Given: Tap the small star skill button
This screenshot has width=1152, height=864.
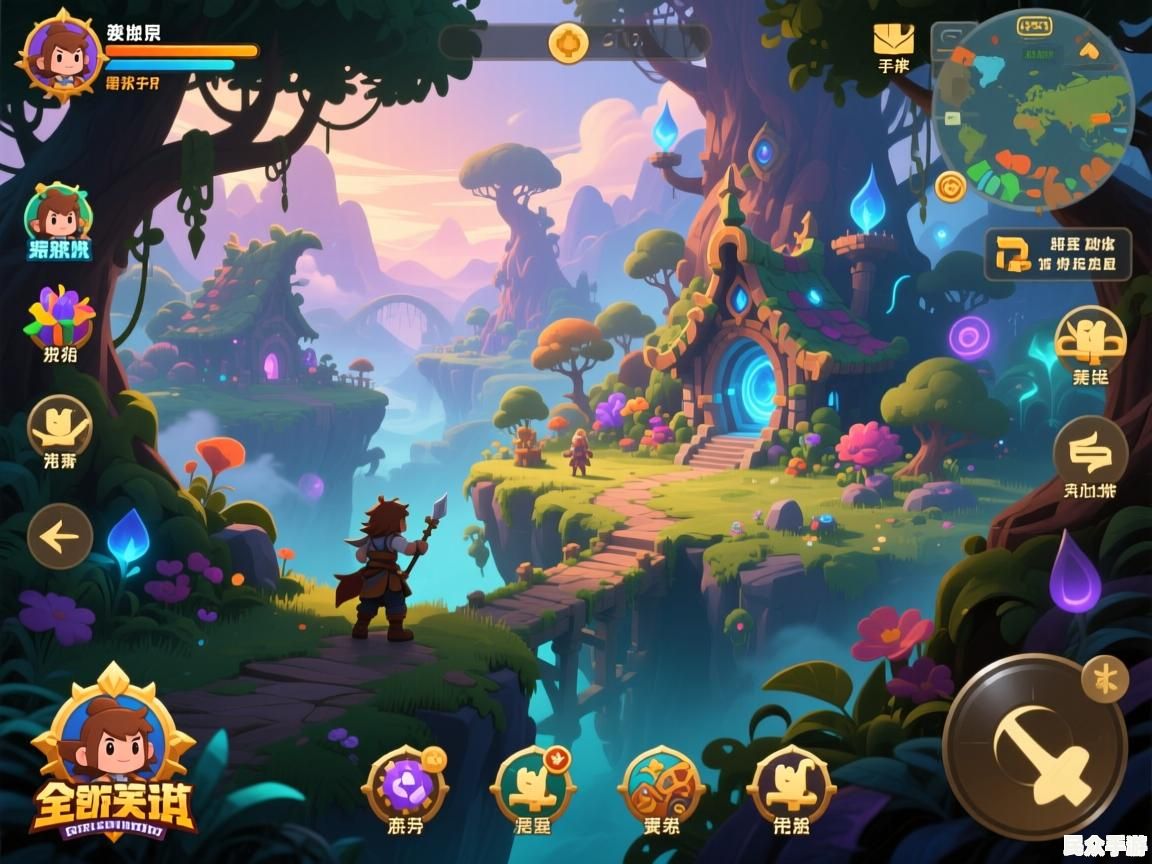Looking at the screenshot, I should [x=1105, y=680].
